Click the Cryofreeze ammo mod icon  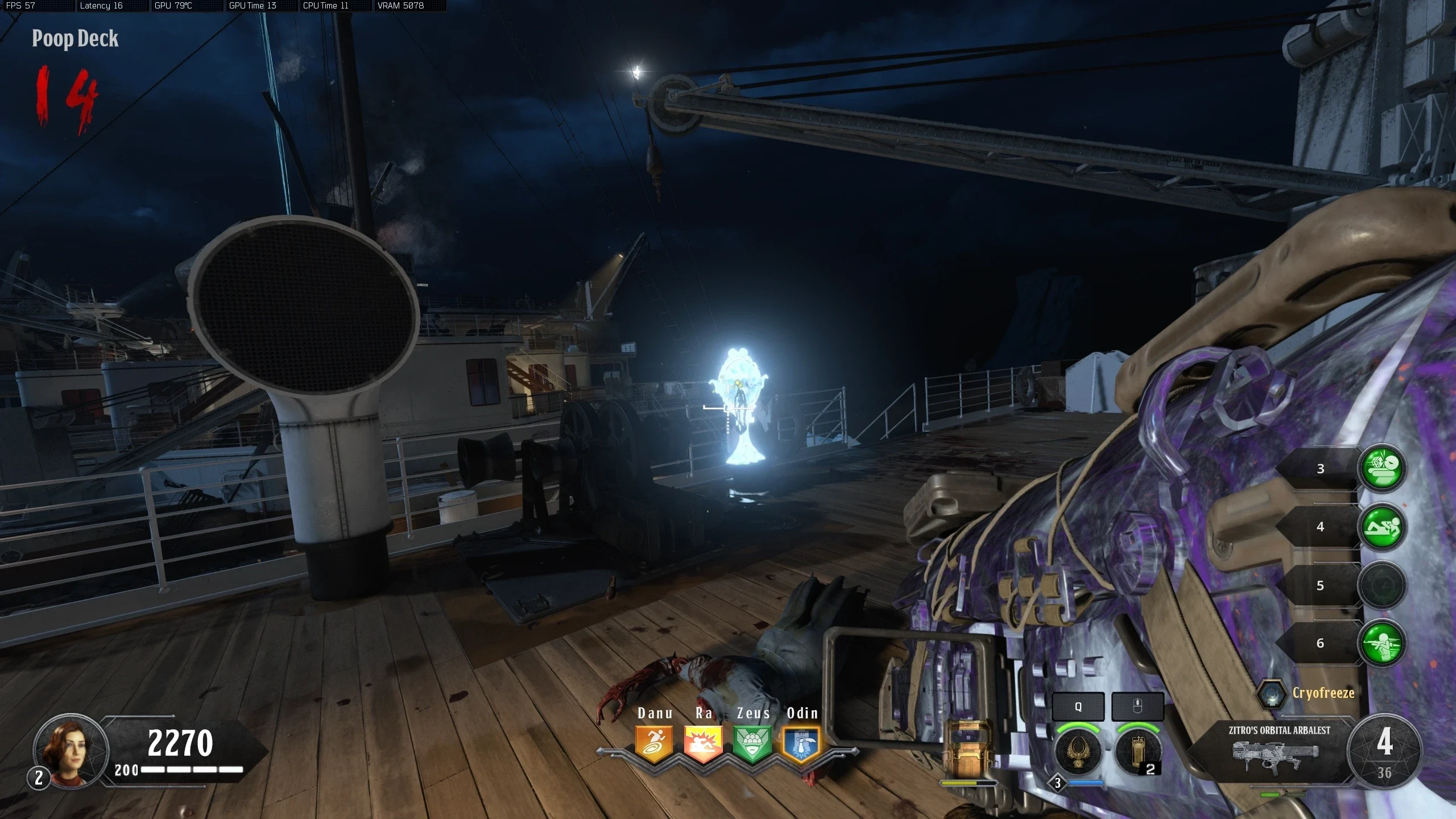click(1271, 694)
